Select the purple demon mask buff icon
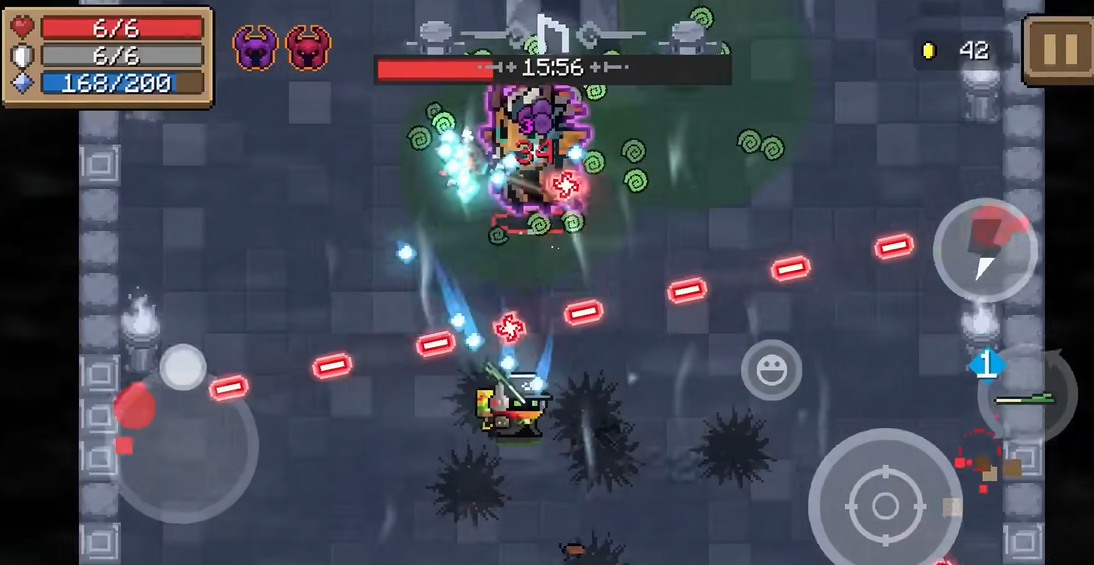The image size is (1094, 565). pos(255,47)
